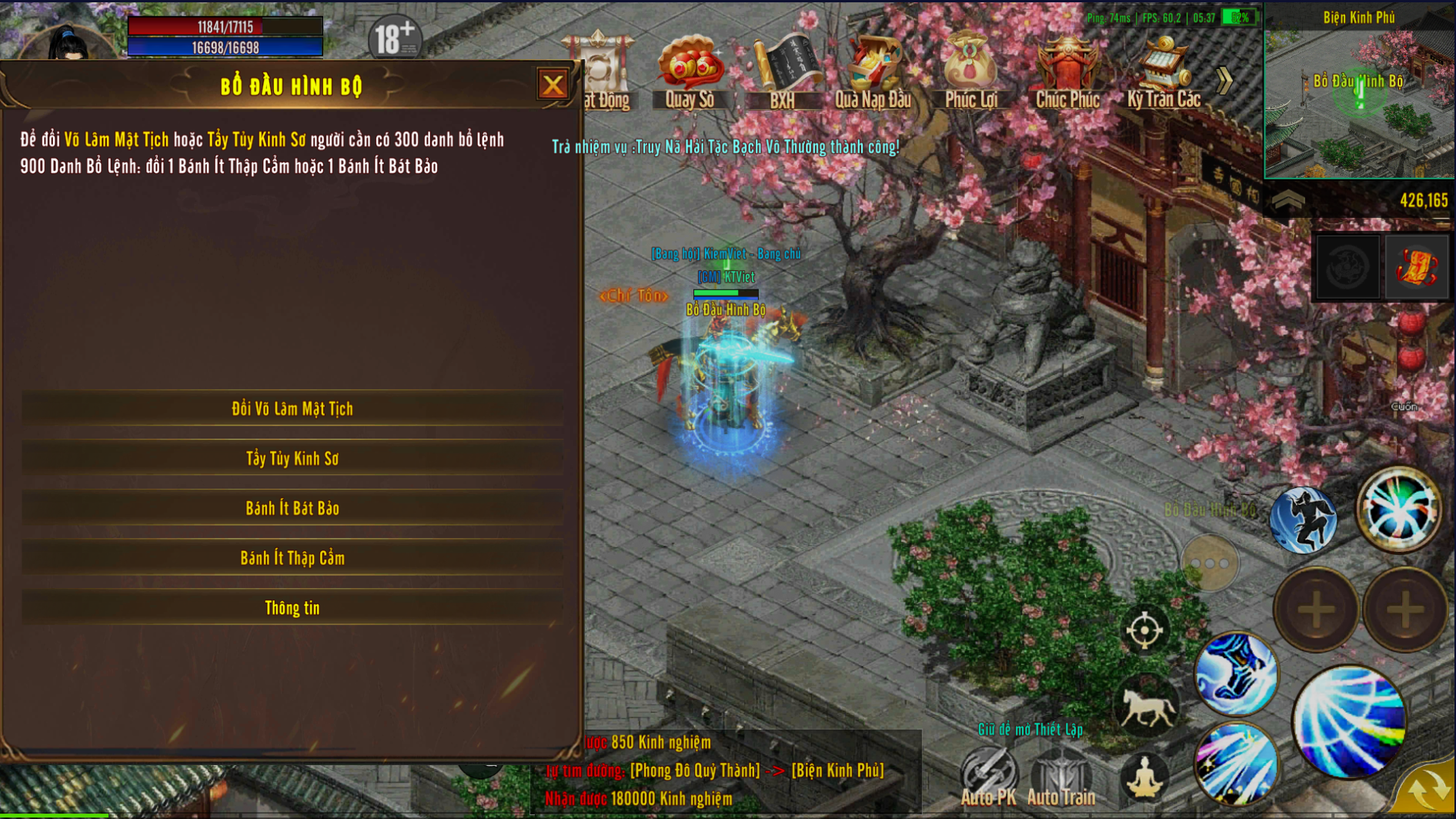The height and width of the screenshot is (819, 1456).
Task: Open the Chúc Phúc blessing menu
Action: (1067, 71)
